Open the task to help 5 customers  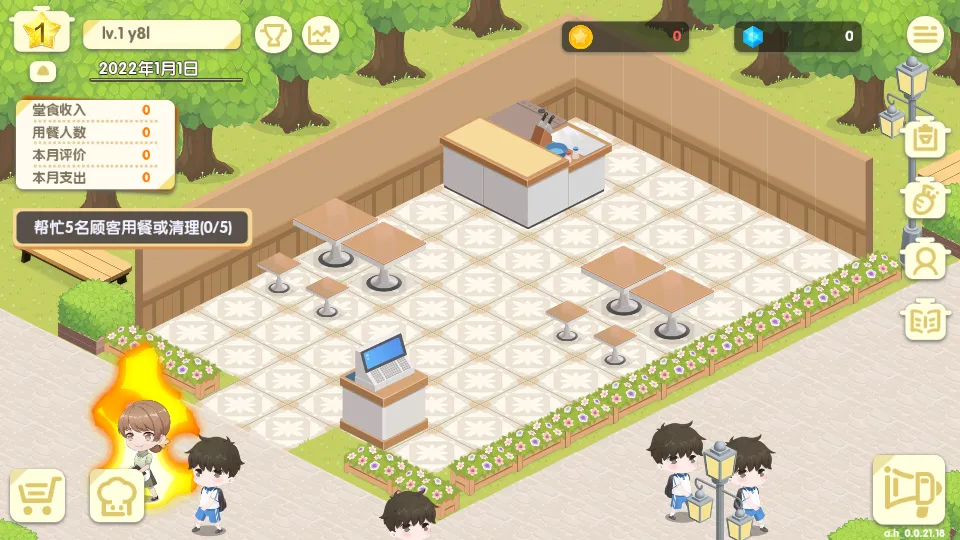point(132,227)
